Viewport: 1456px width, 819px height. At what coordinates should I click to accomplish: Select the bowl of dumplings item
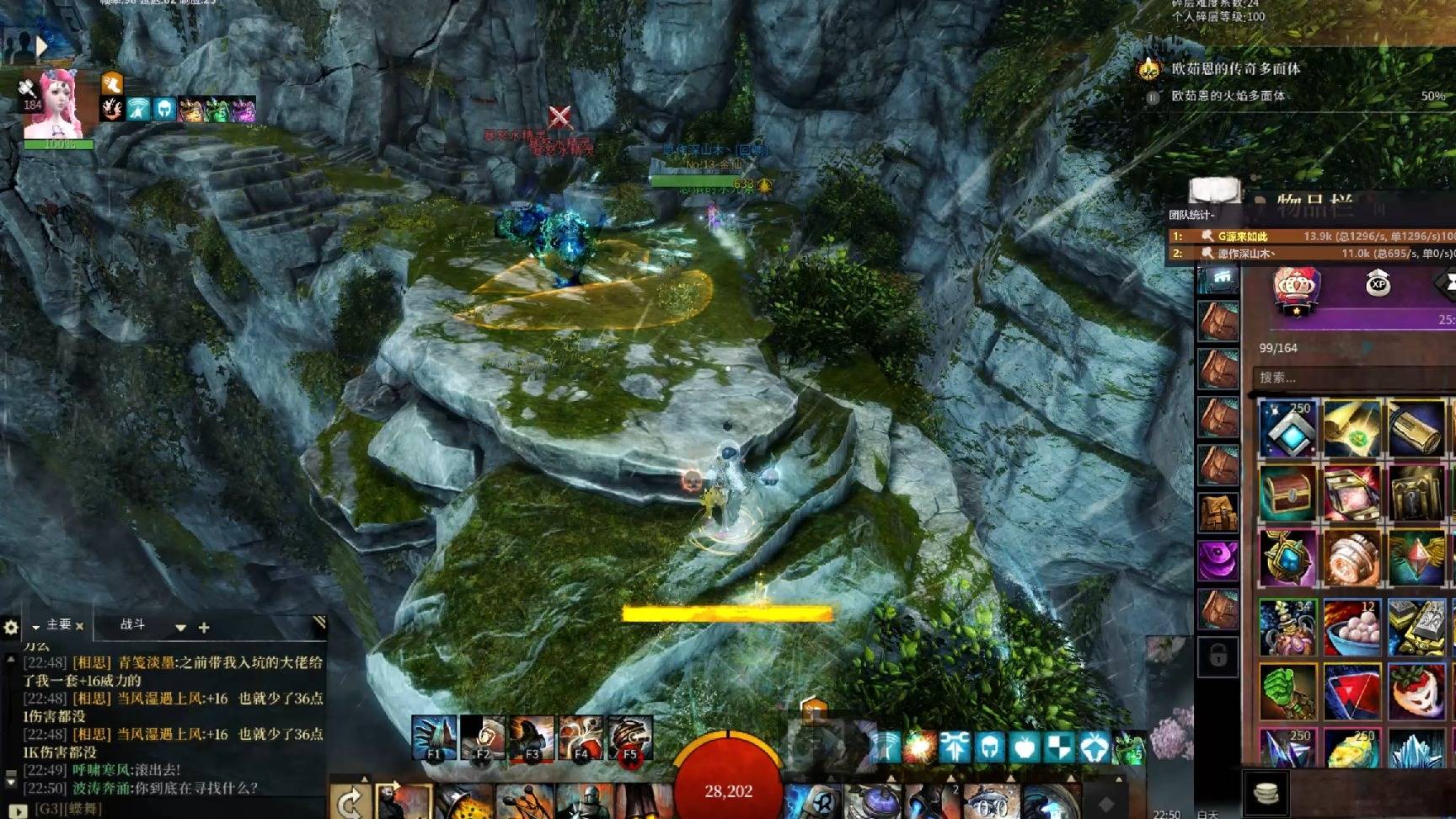[1352, 627]
